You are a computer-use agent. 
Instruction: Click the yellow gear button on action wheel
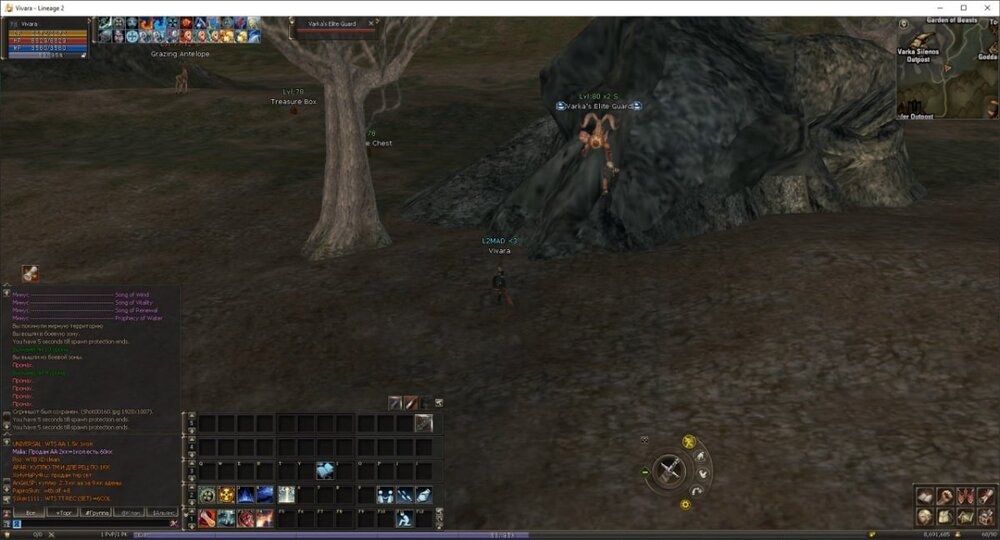point(685,504)
